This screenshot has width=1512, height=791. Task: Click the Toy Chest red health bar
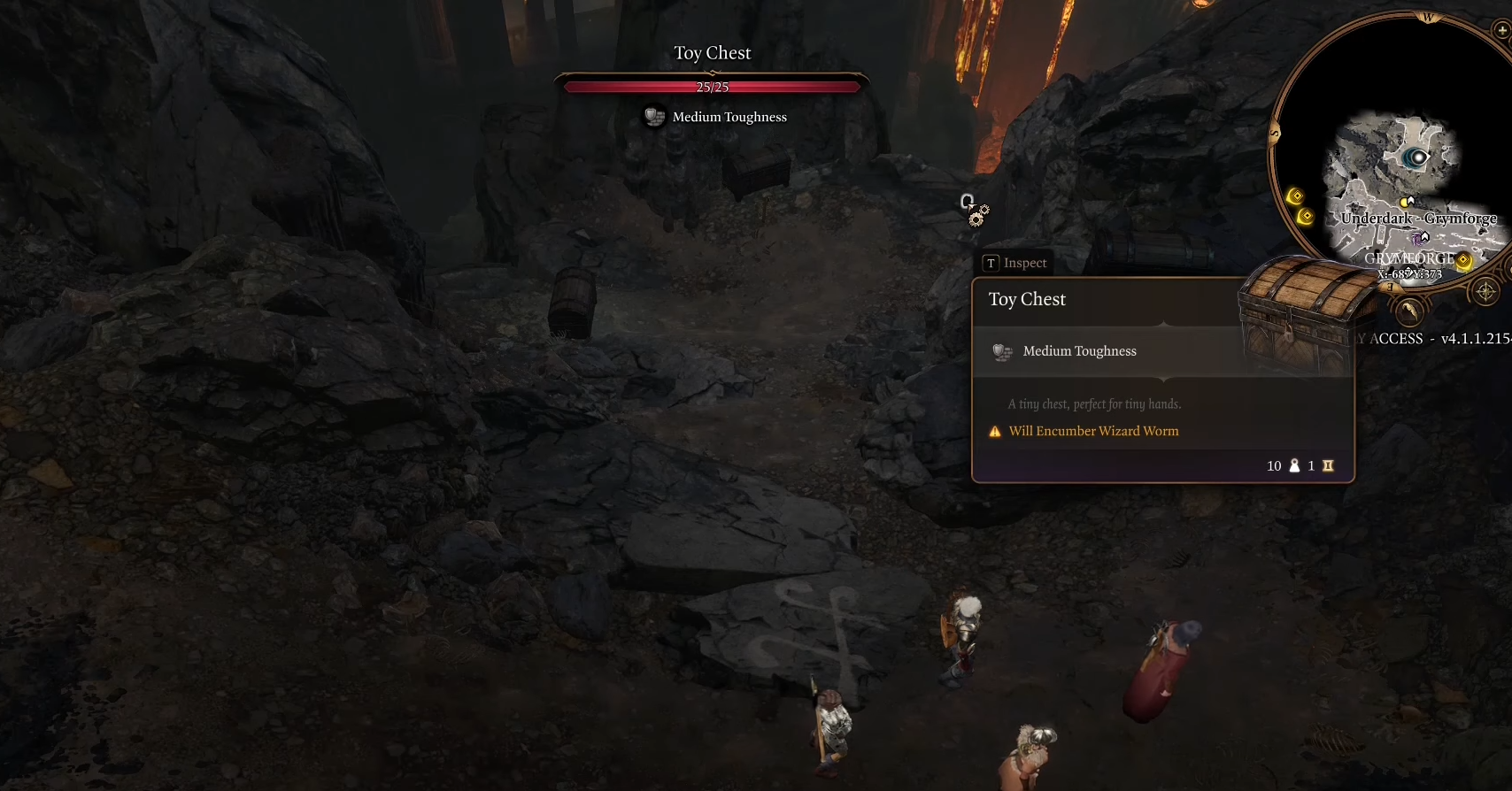pos(711,87)
